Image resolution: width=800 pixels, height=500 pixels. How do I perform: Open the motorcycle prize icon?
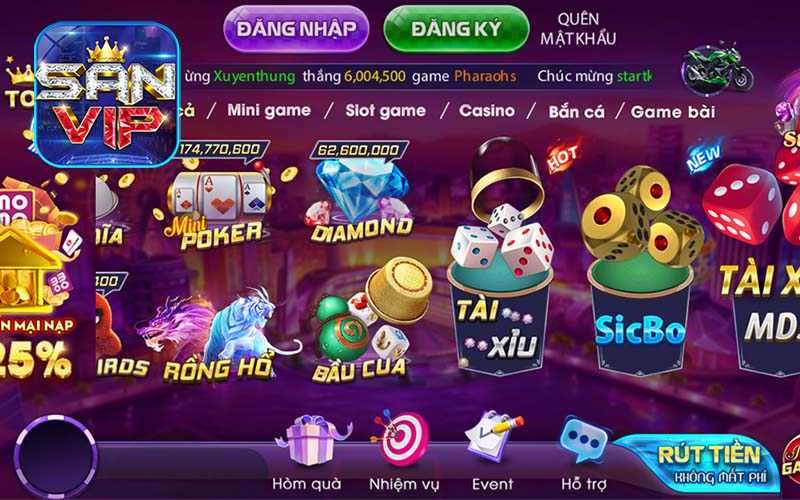tap(717, 70)
